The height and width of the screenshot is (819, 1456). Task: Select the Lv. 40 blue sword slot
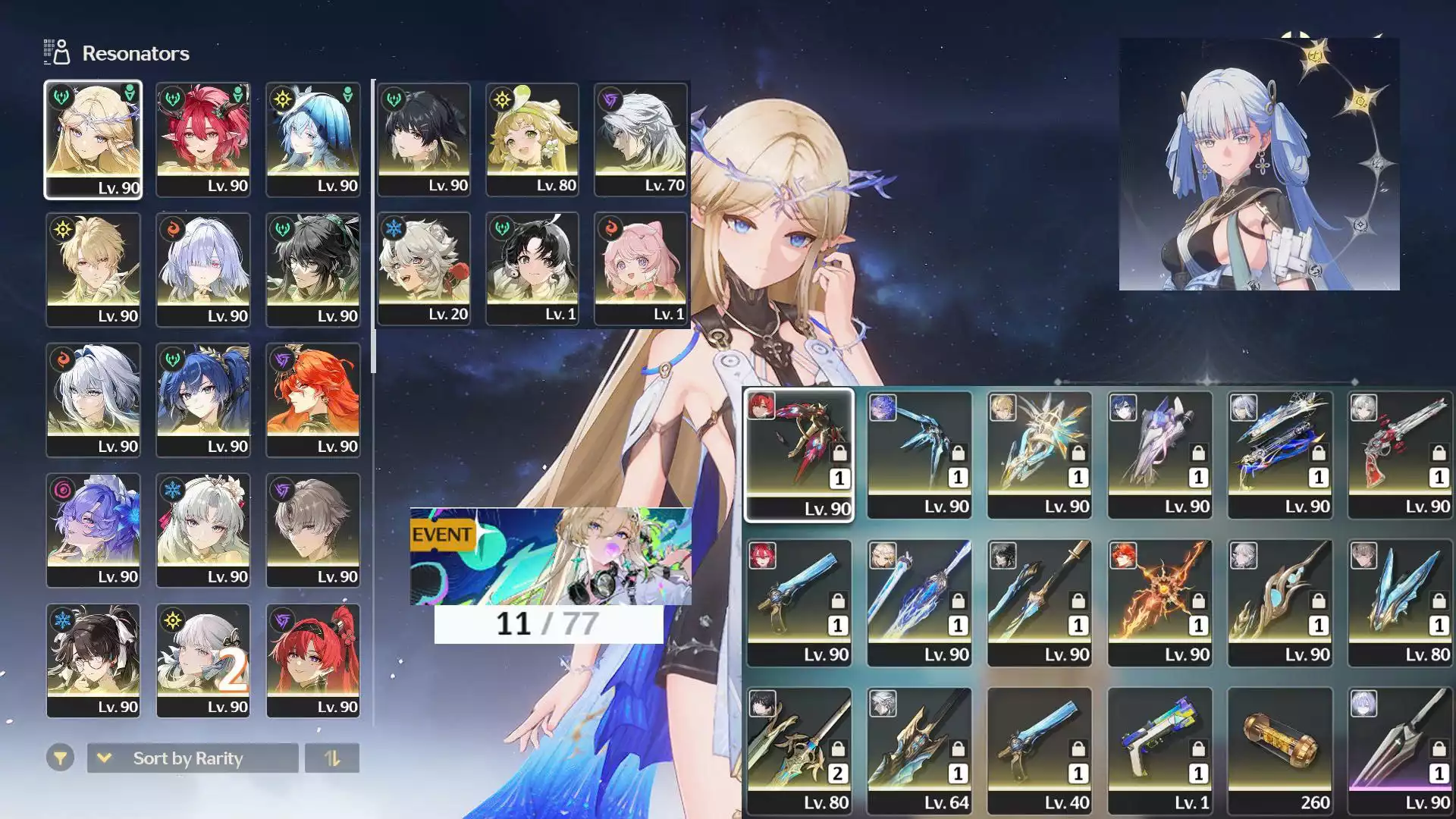coord(1039,751)
